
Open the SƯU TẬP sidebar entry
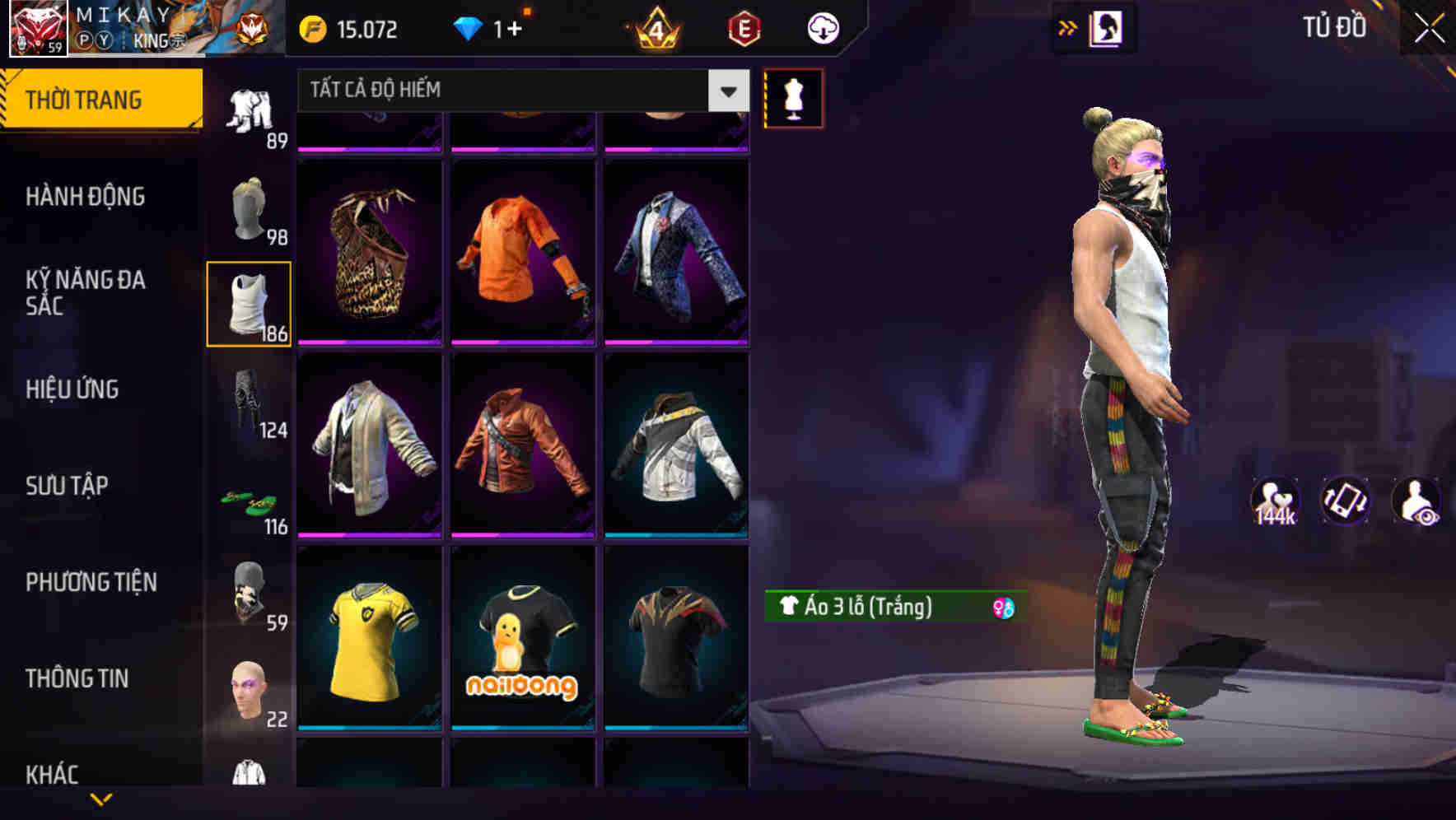coord(68,487)
